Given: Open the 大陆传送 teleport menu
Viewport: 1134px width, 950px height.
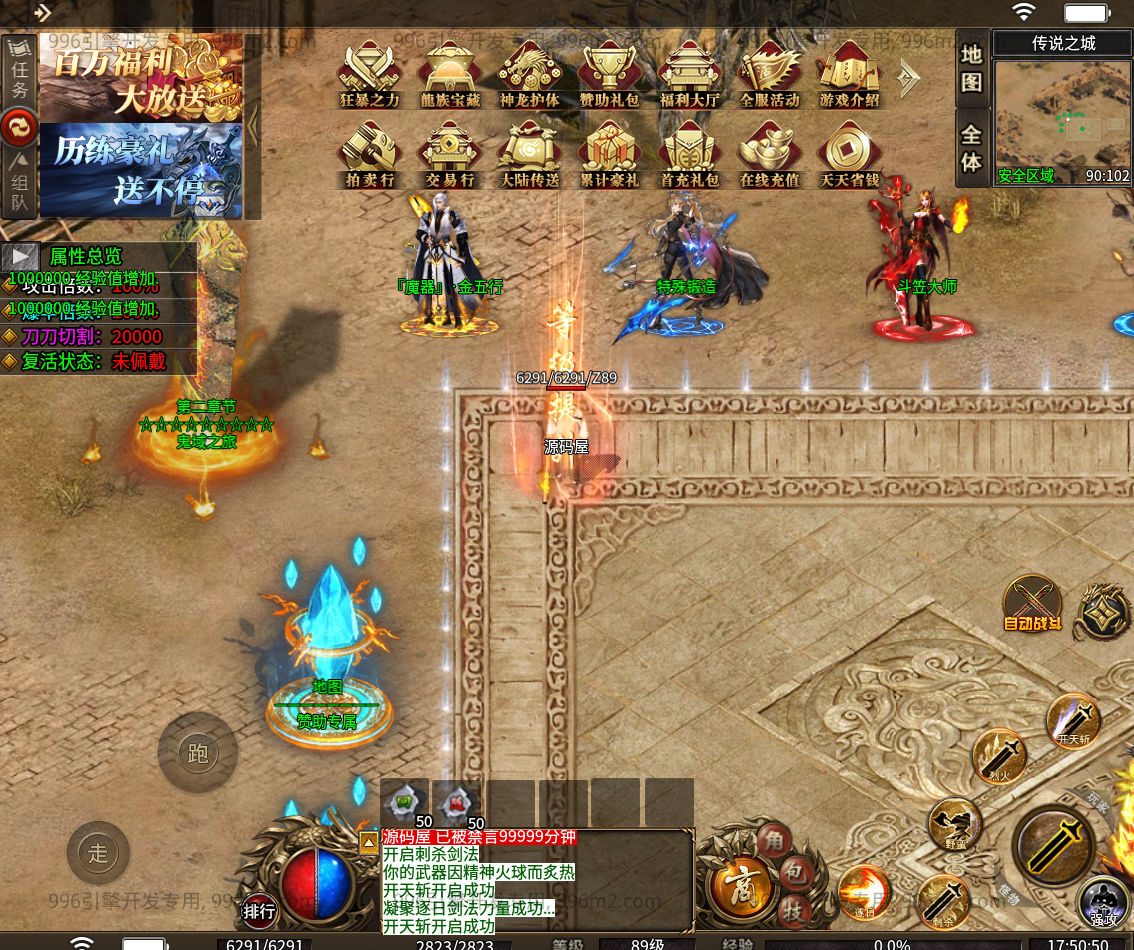Looking at the screenshot, I should point(529,153).
